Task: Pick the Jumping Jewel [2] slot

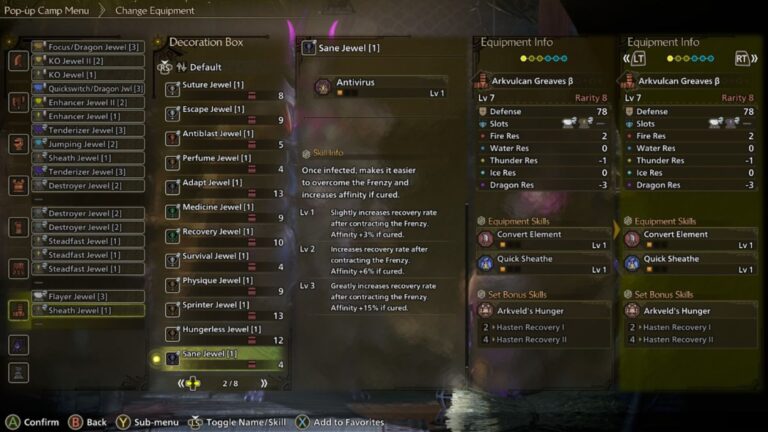Action: coord(88,144)
